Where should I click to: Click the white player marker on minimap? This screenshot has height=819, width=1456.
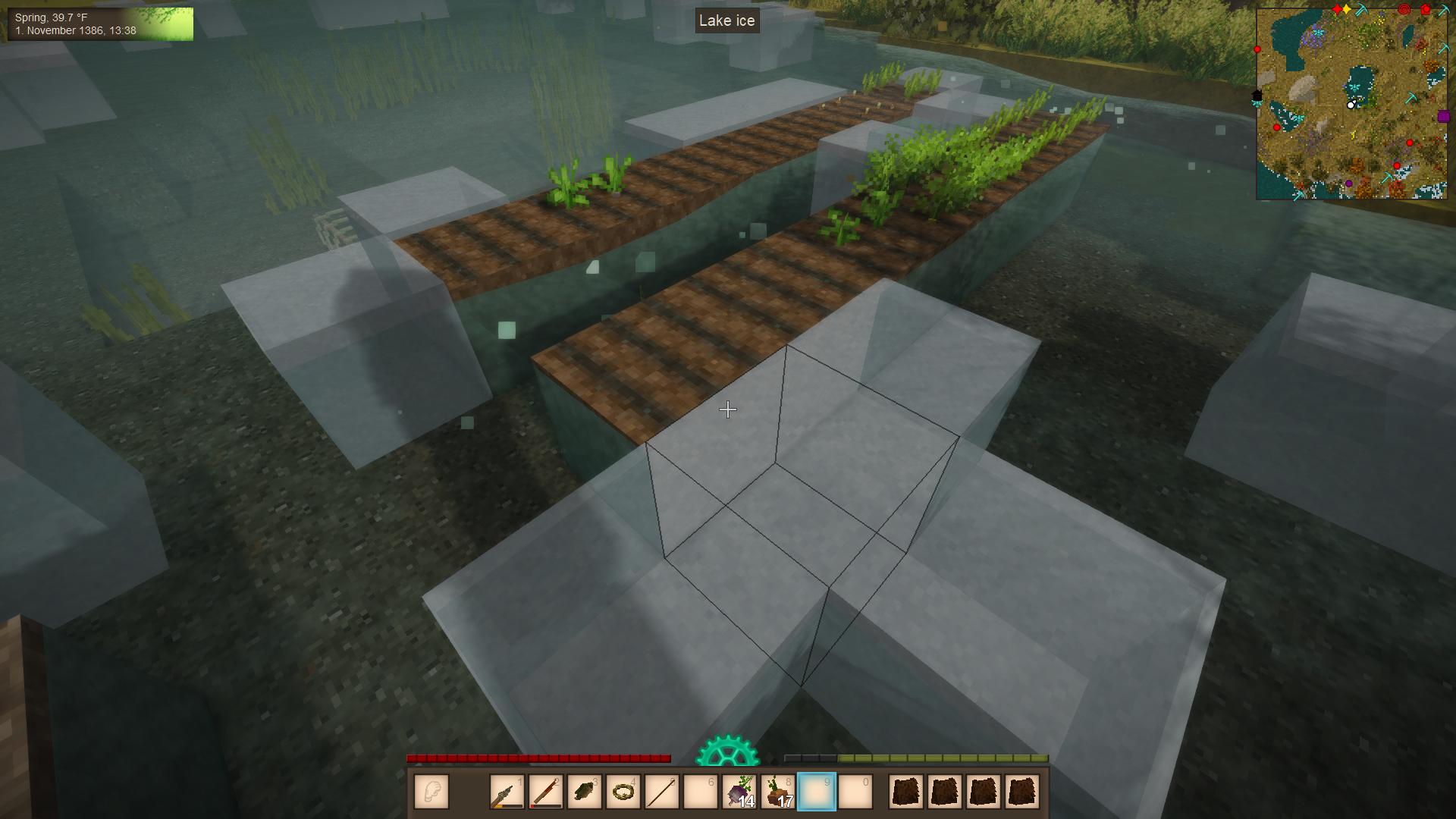pyautogui.click(x=1351, y=105)
